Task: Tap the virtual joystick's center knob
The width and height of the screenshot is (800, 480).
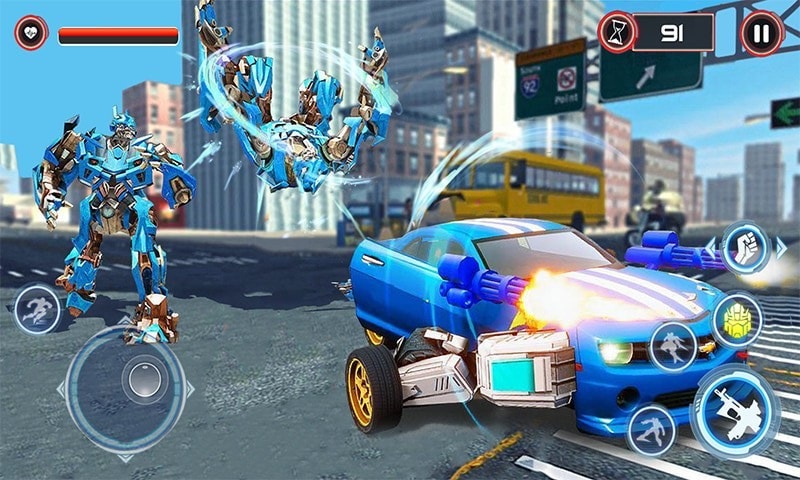Action: 145,381
